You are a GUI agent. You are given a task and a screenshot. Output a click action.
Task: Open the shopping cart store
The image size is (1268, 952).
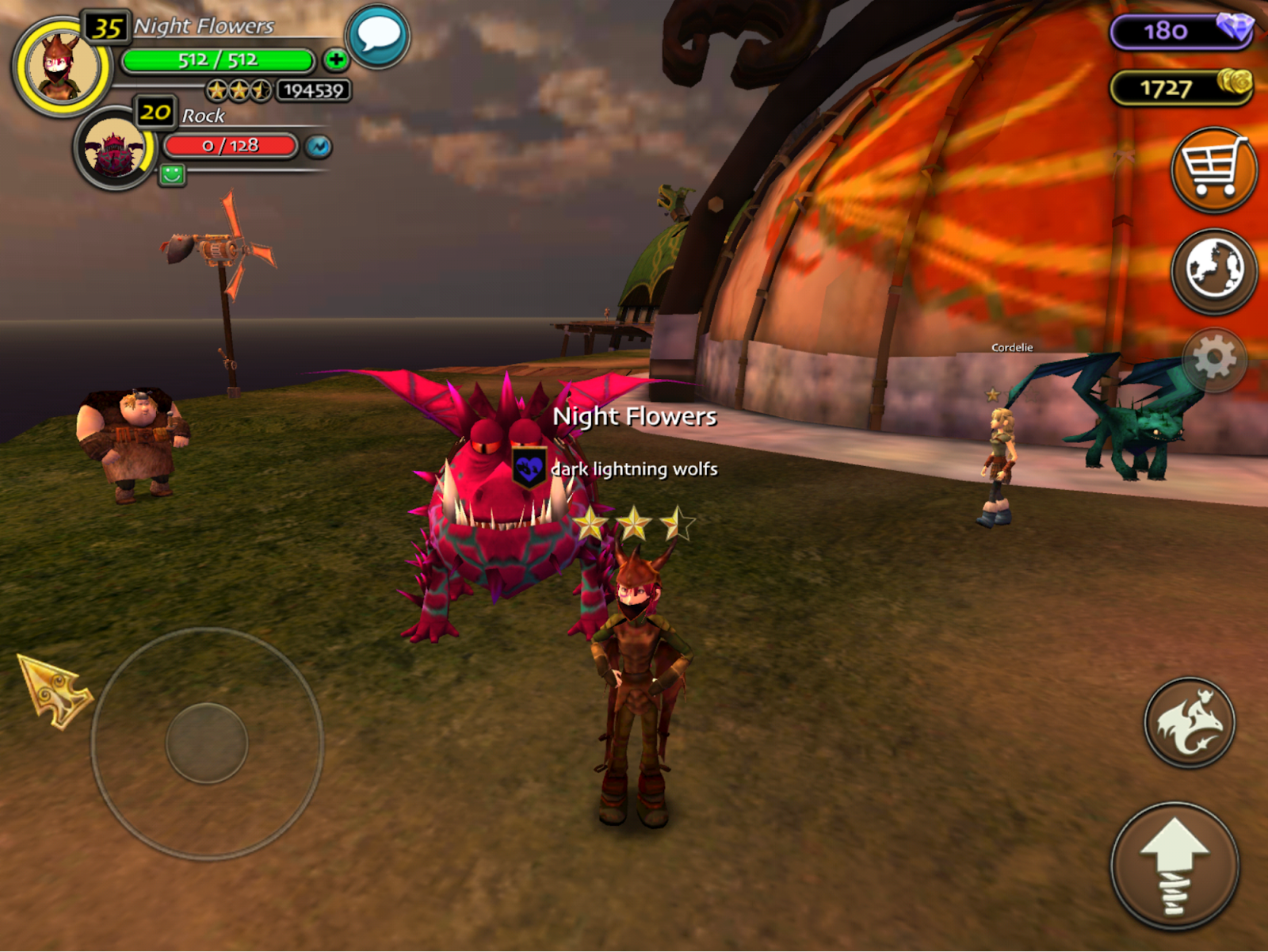coord(1213,170)
